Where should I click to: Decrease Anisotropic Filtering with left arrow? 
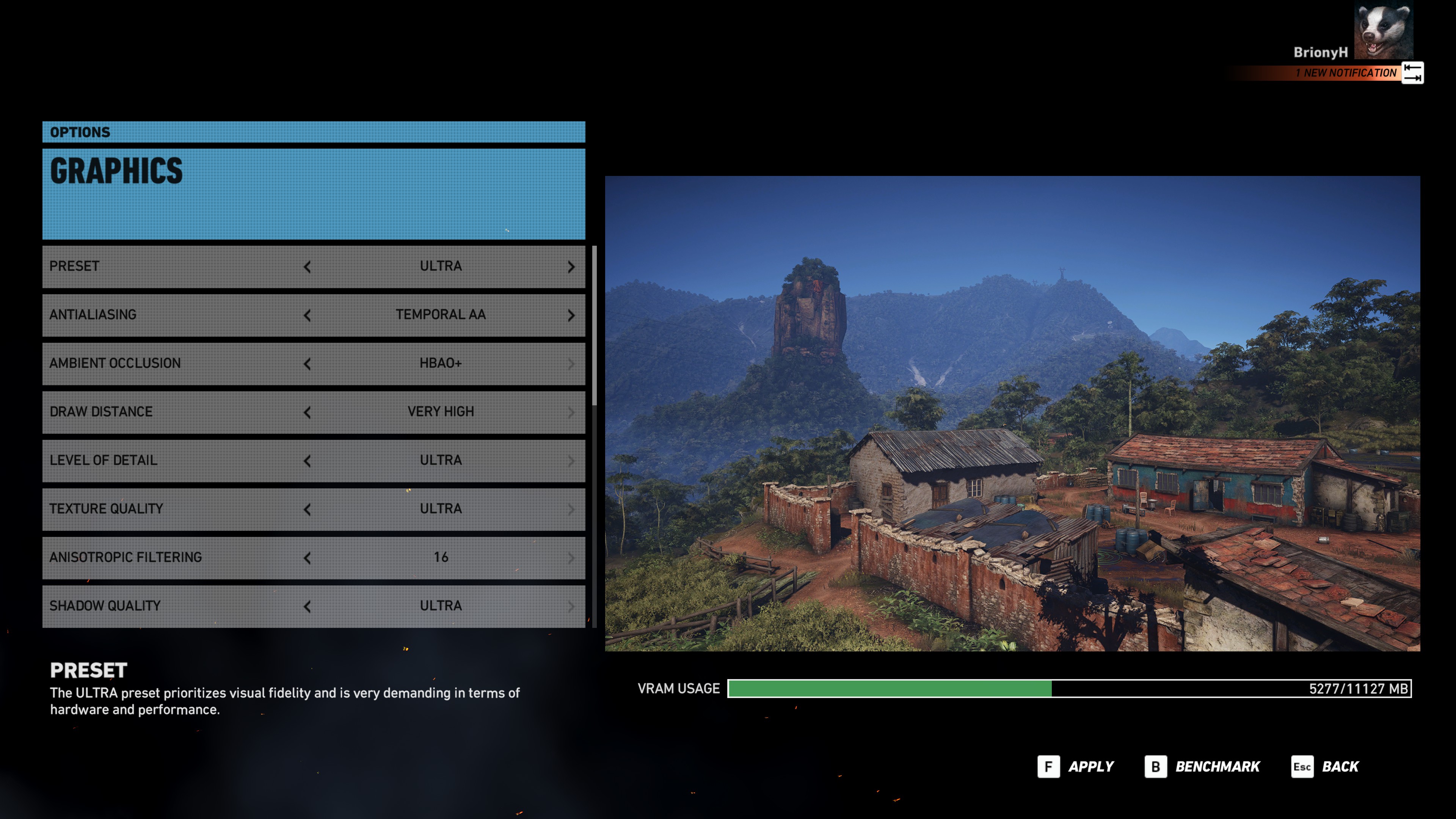pyautogui.click(x=307, y=559)
